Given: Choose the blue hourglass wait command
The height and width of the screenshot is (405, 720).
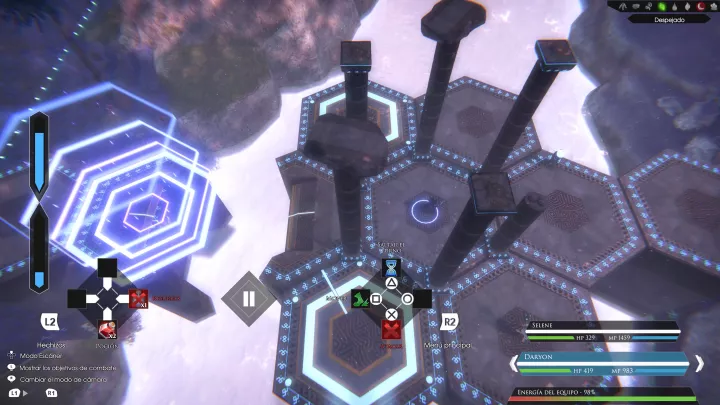Looking at the screenshot, I should point(391,268).
